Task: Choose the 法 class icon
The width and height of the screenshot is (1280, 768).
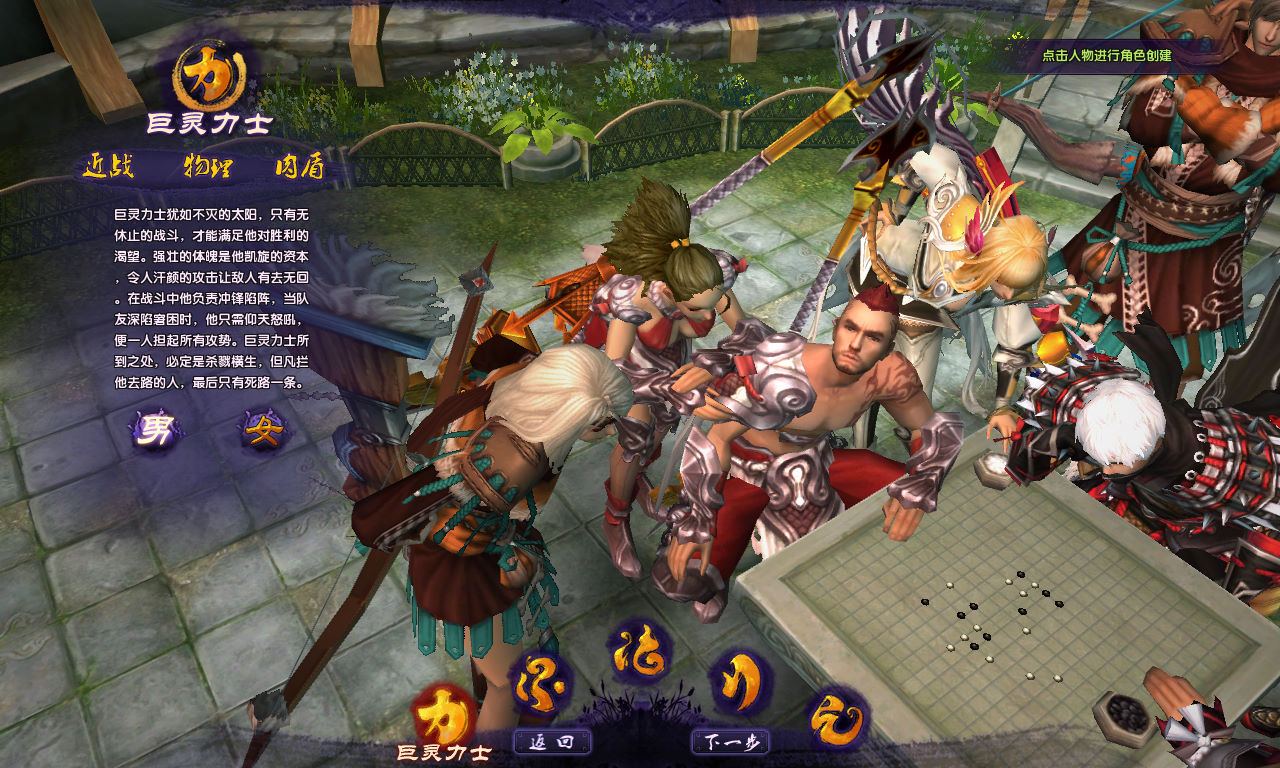Action: pyautogui.click(x=639, y=651)
